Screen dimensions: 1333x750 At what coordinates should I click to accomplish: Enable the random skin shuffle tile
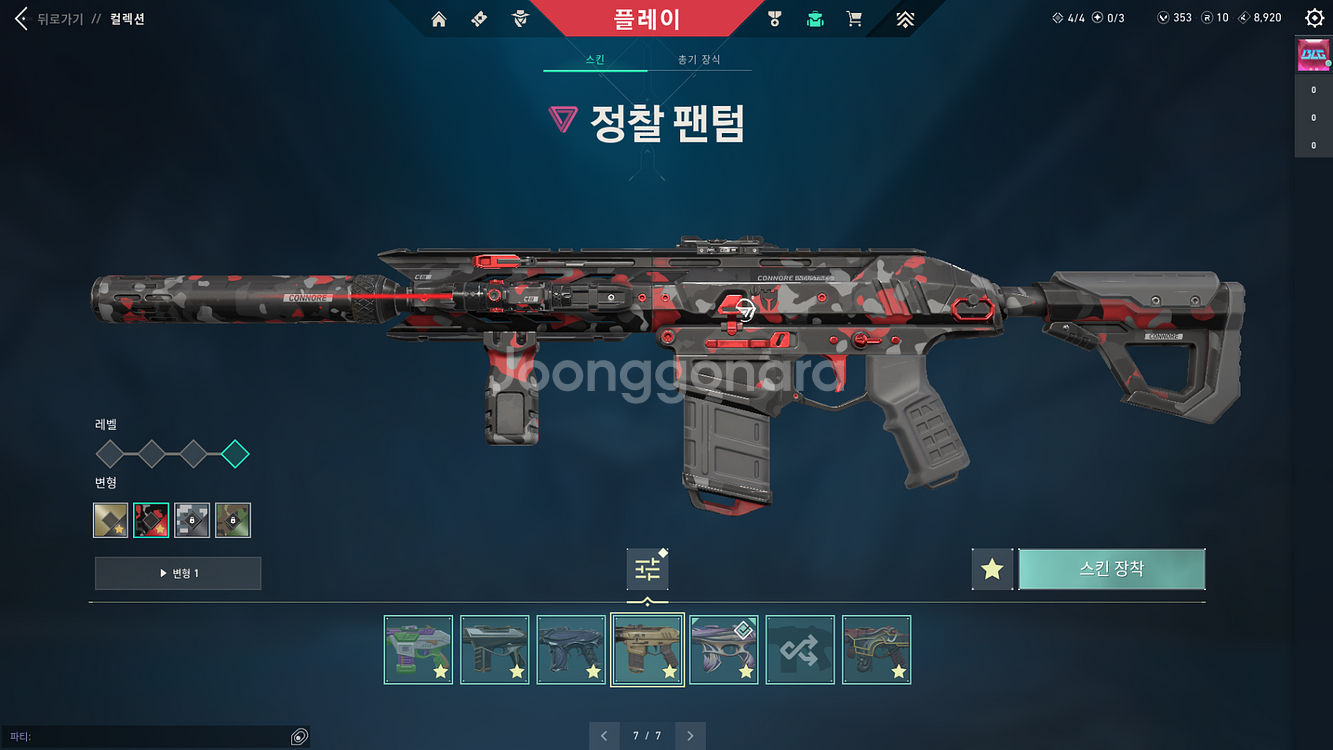800,649
